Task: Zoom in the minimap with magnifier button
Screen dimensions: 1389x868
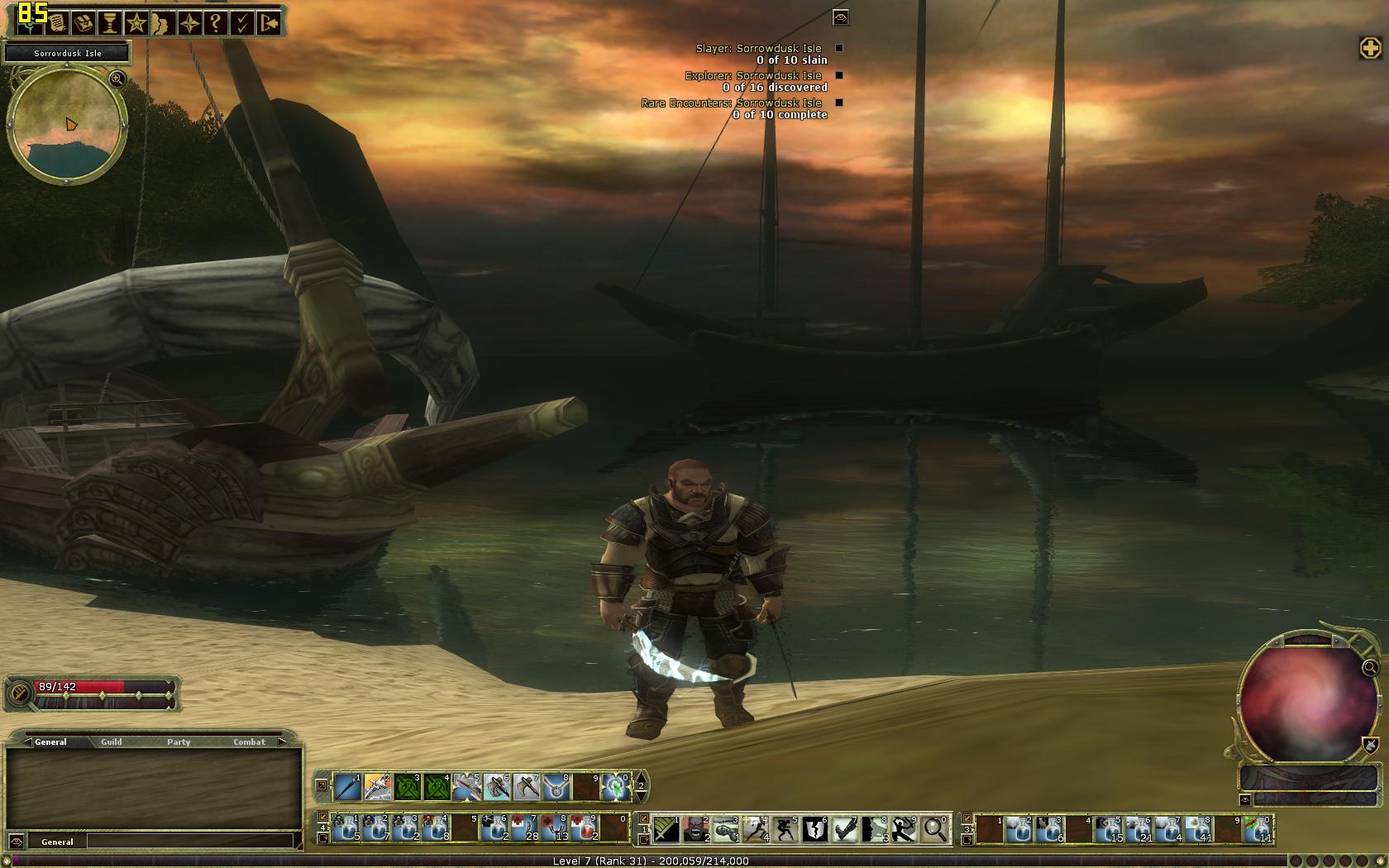Action: pyautogui.click(x=117, y=79)
